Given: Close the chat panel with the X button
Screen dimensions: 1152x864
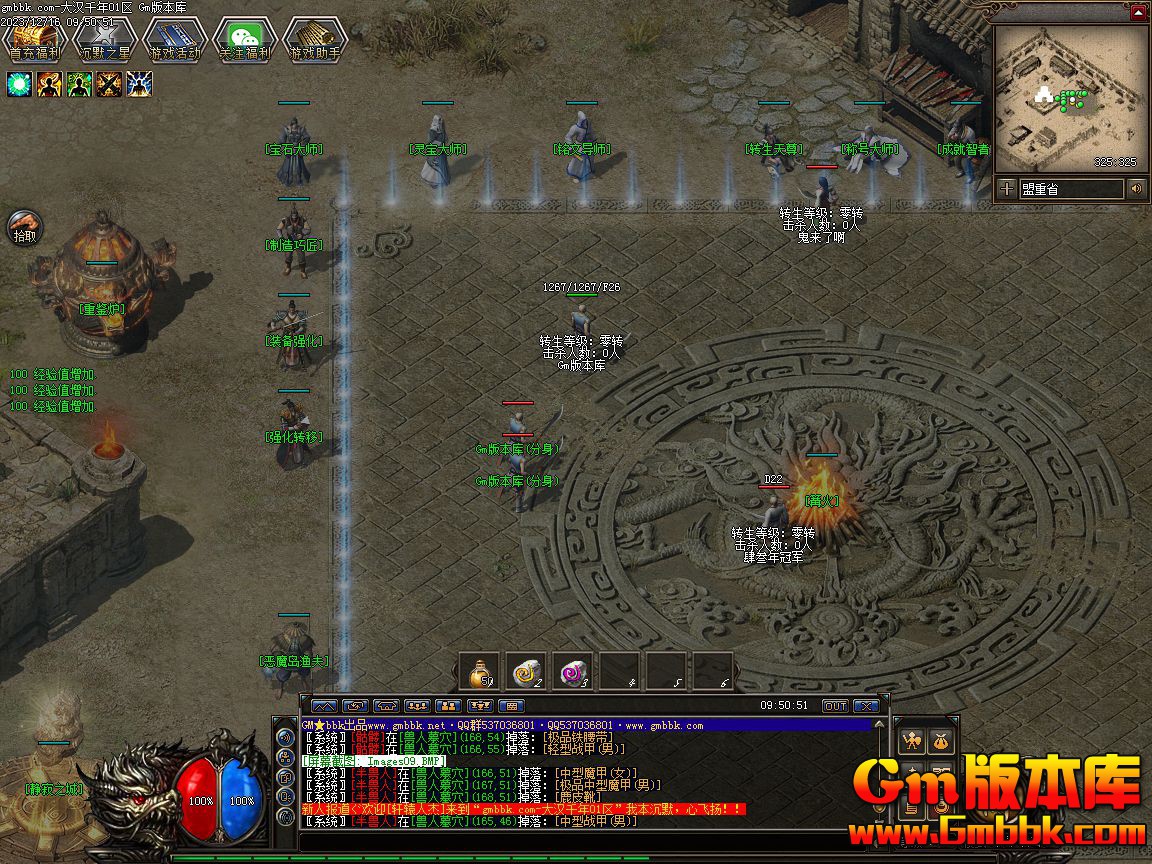Looking at the screenshot, I should point(866,706).
